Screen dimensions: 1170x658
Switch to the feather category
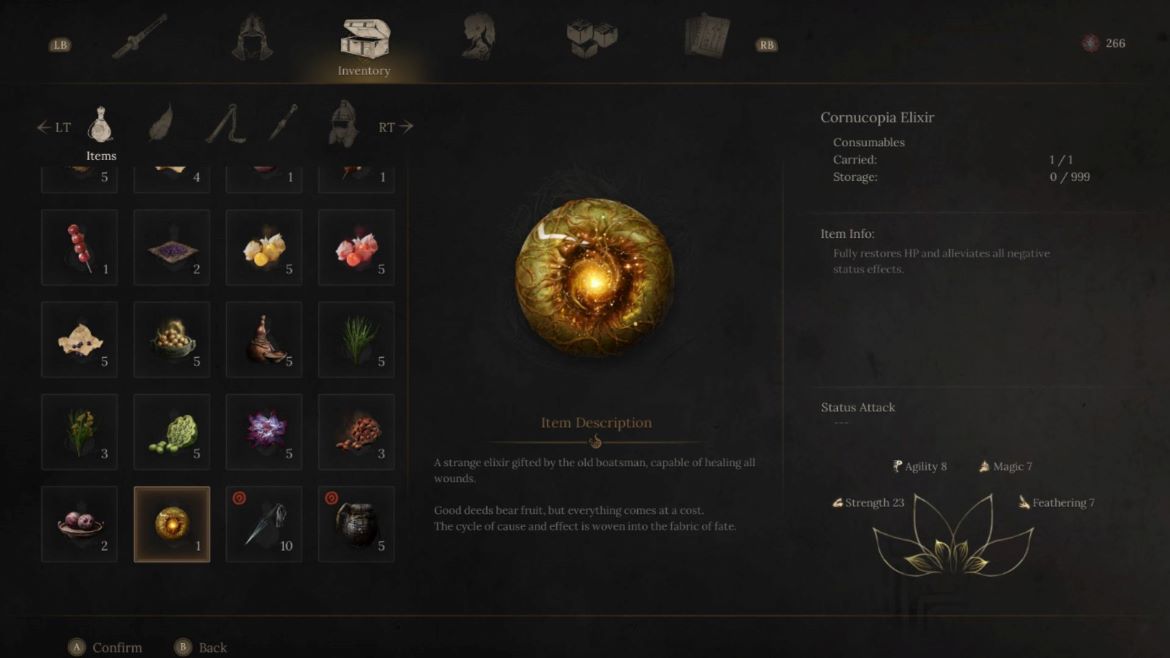click(x=162, y=124)
